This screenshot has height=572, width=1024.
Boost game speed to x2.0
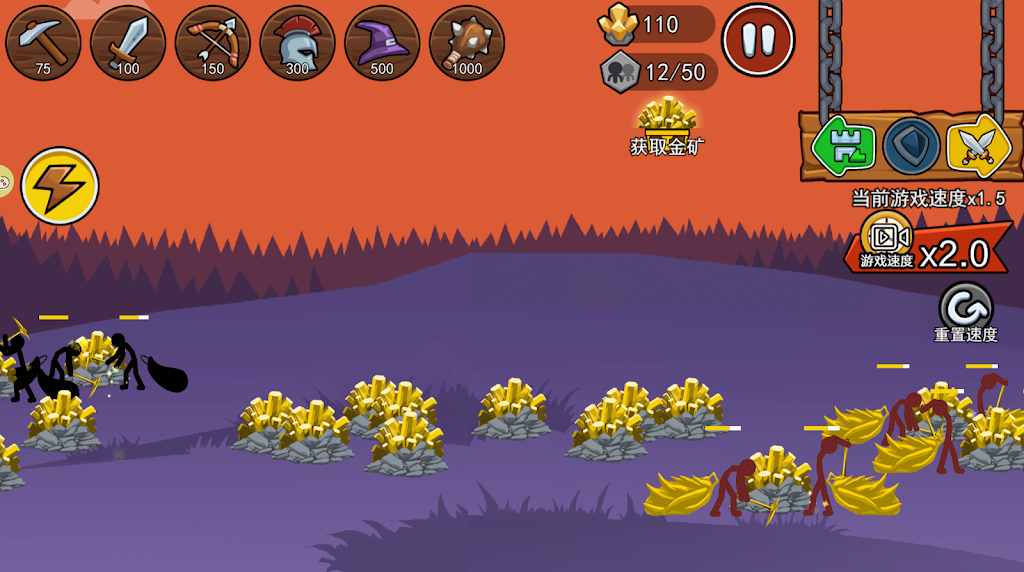(x=926, y=246)
